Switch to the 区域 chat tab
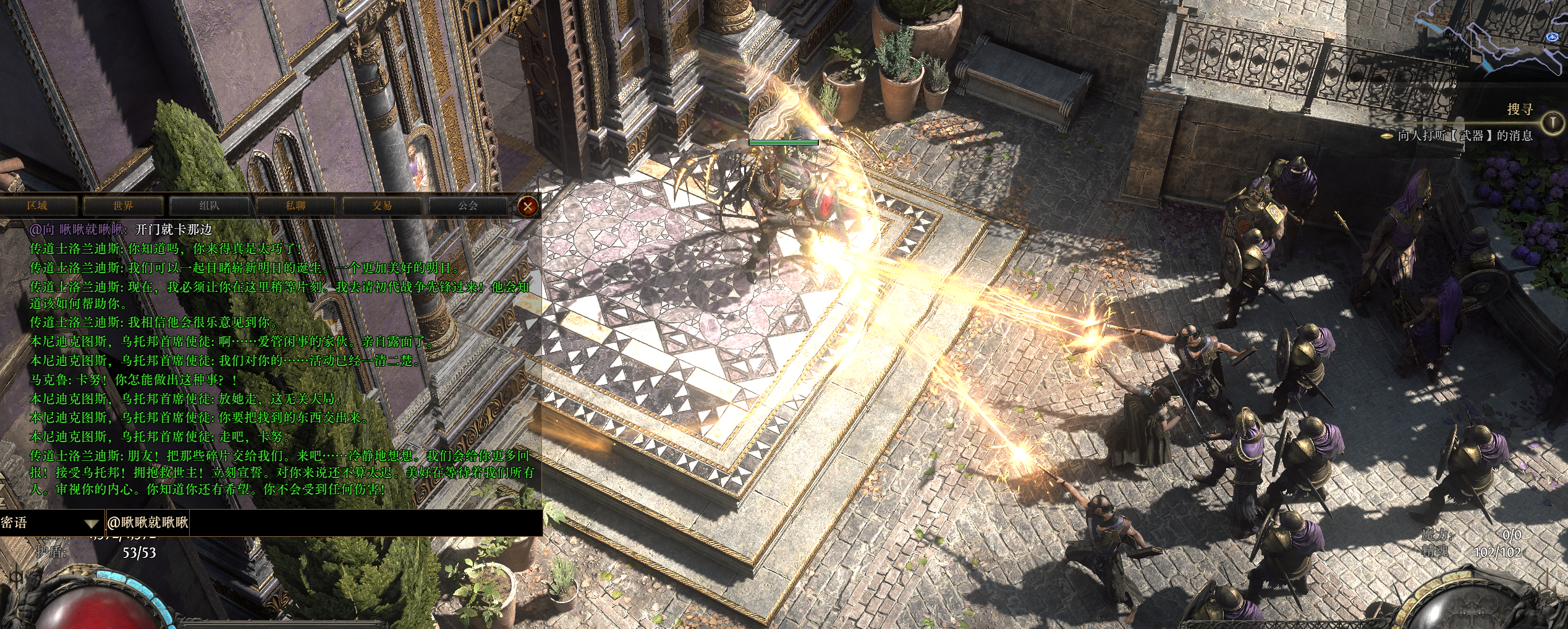 point(38,206)
